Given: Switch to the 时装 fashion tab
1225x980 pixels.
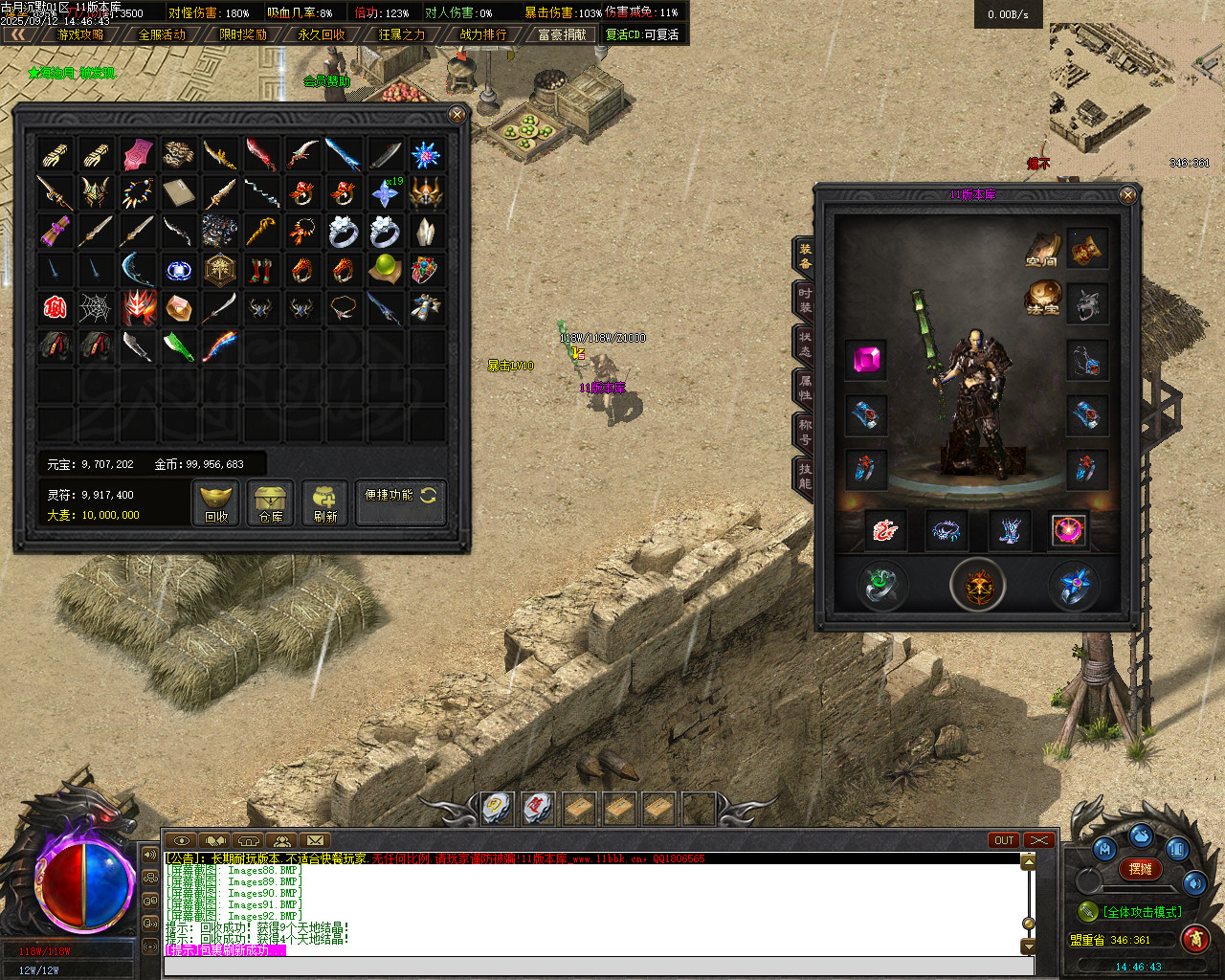Looking at the screenshot, I should pyautogui.click(x=805, y=301).
